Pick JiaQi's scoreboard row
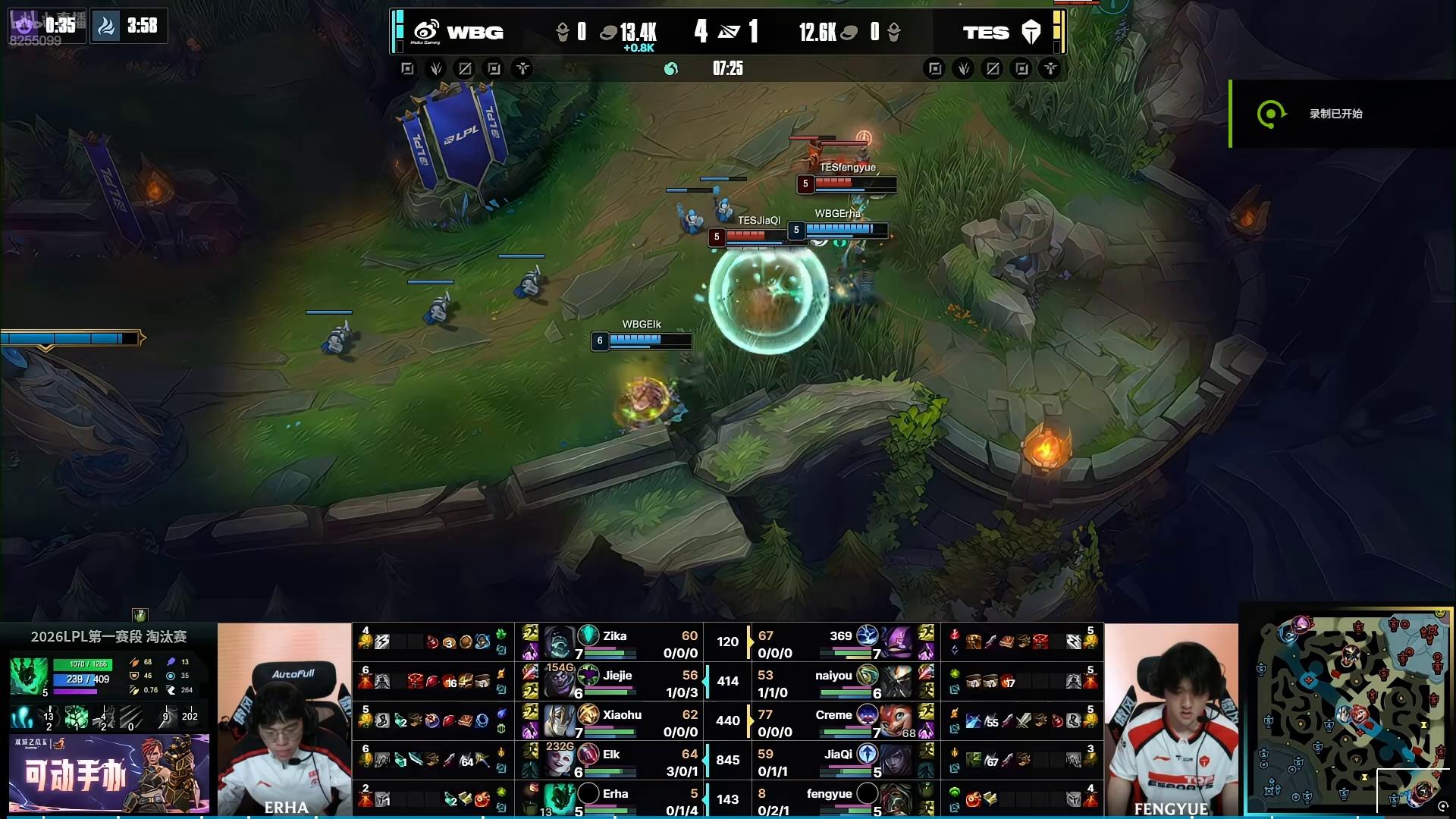This screenshot has width=1456, height=819. point(842,761)
